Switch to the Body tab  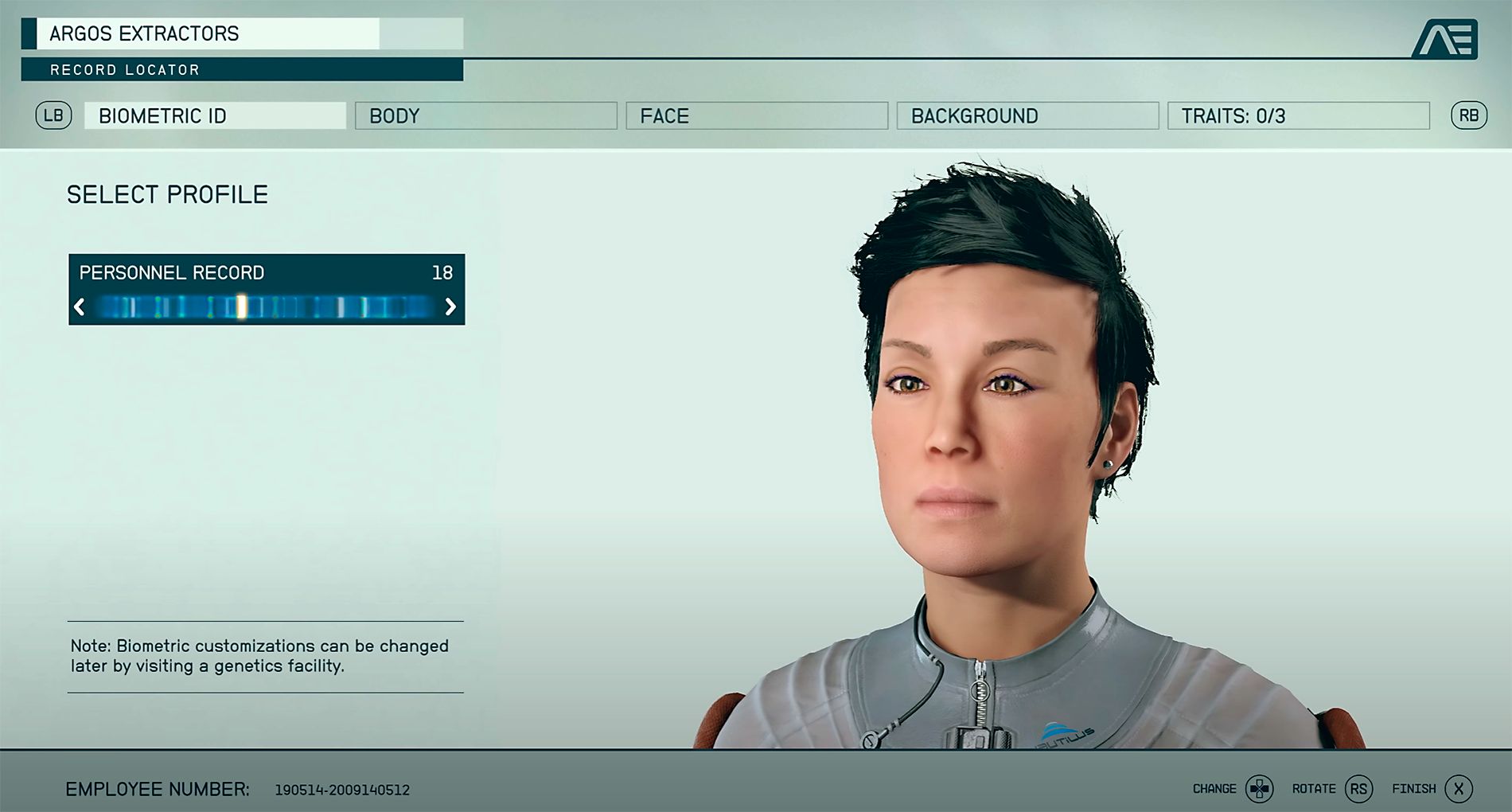(485, 116)
